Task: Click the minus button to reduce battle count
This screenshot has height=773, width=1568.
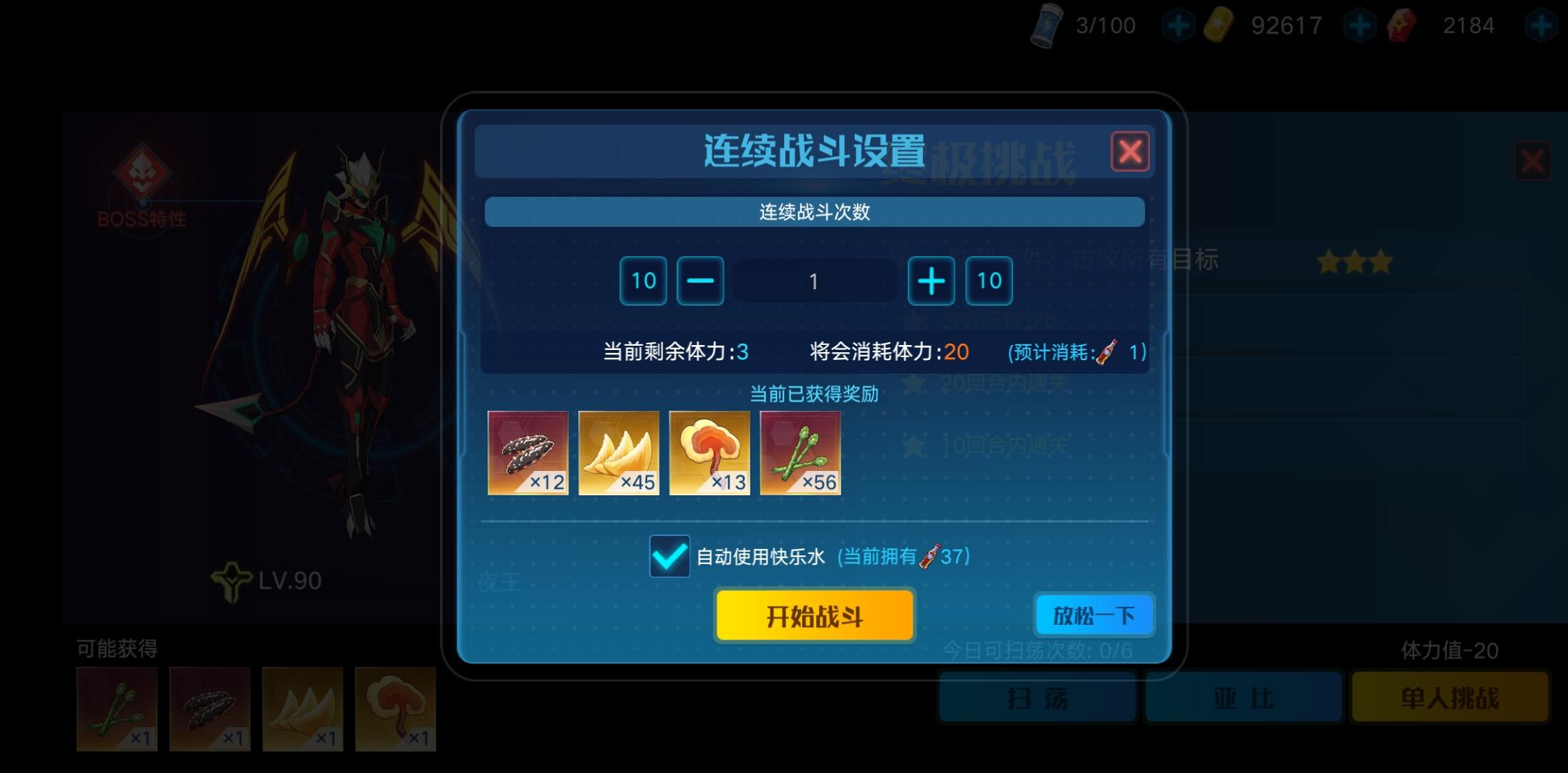Action: (x=700, y=281)
